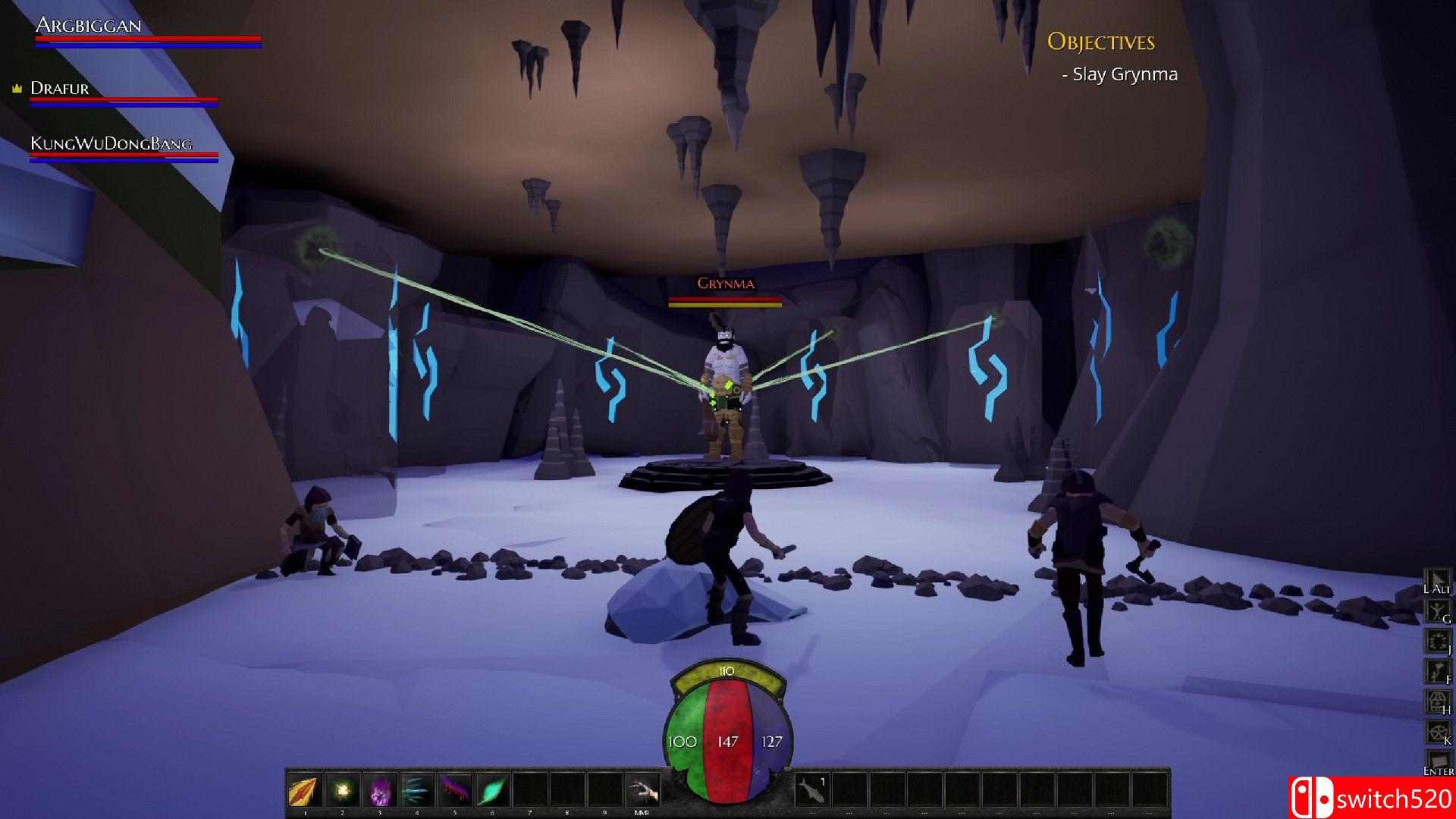
Task: Open the character sheet figure icon
Action: [1436, 611]
